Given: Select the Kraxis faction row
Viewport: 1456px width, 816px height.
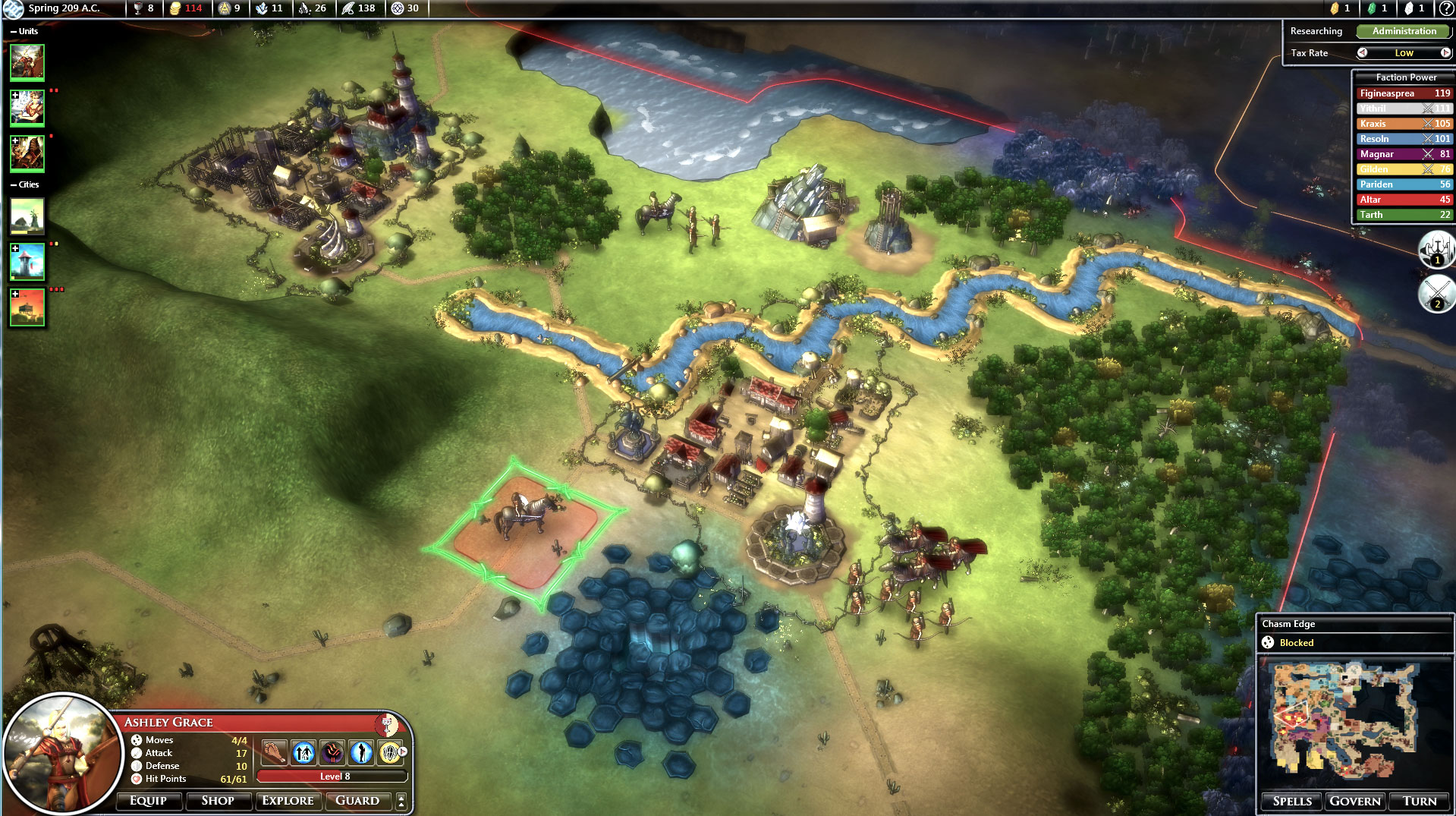Looking at the screenshot, I should (1404, 124).
